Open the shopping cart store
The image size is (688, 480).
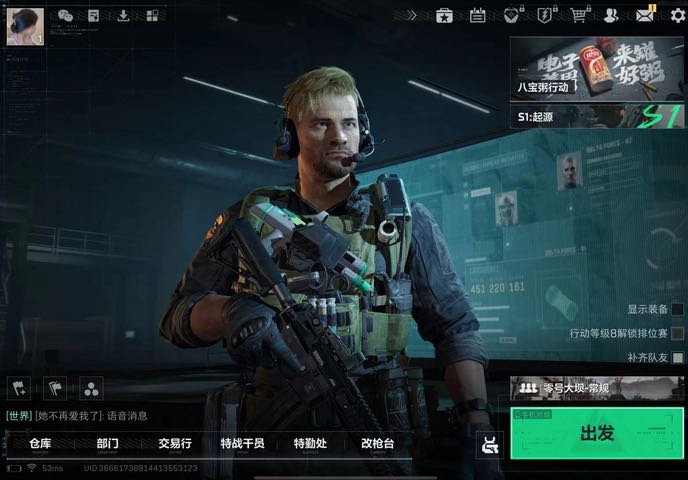pyautogui.click(x=578, y=15)
